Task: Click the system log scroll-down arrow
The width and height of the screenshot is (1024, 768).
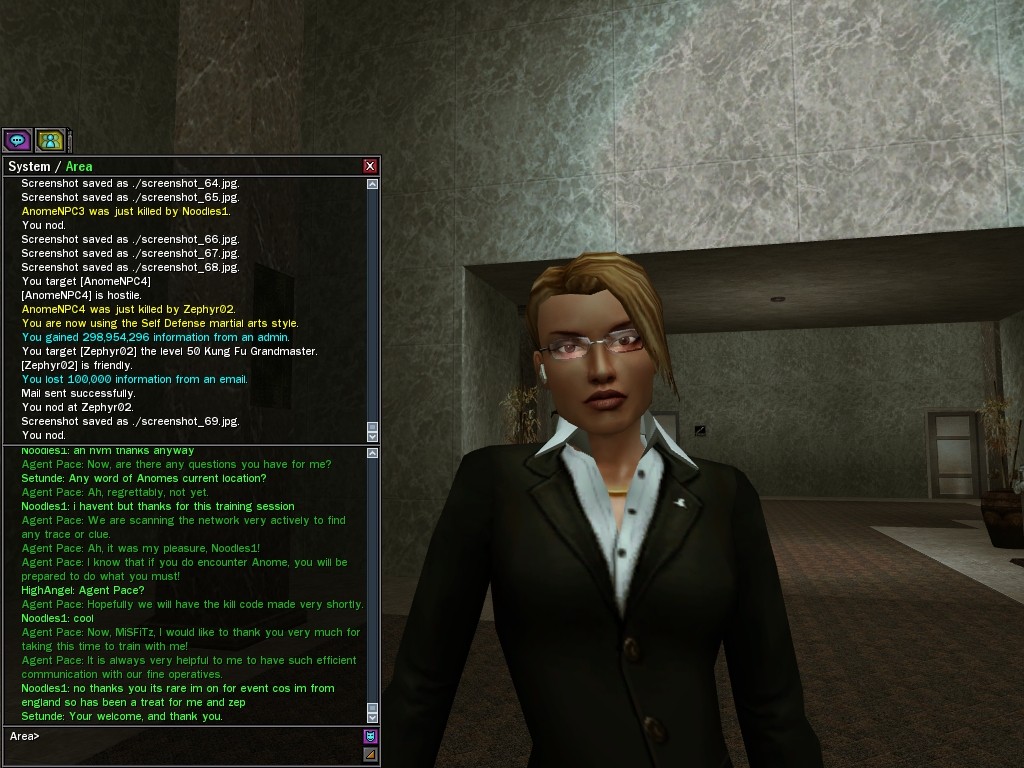Action: point(373,436)
